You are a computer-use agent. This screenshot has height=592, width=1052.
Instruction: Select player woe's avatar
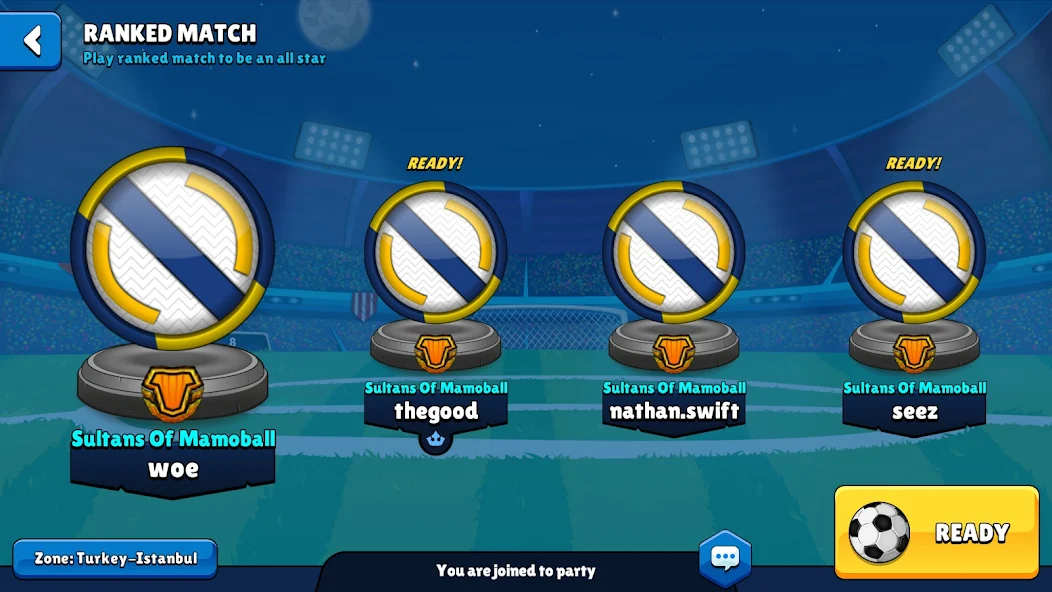[172, 248]
